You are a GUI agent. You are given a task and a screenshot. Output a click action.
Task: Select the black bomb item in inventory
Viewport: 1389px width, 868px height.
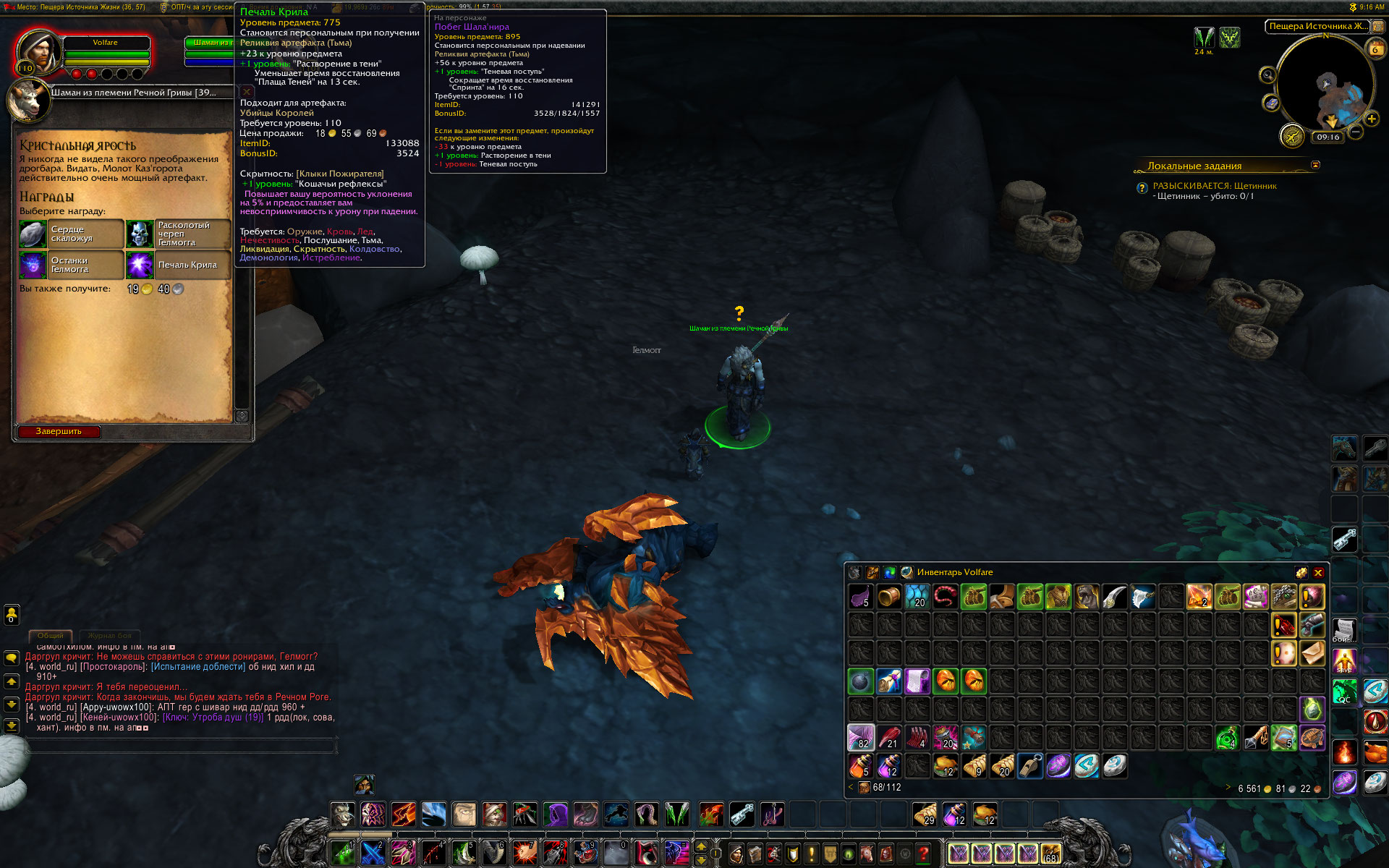coord(861,681)
